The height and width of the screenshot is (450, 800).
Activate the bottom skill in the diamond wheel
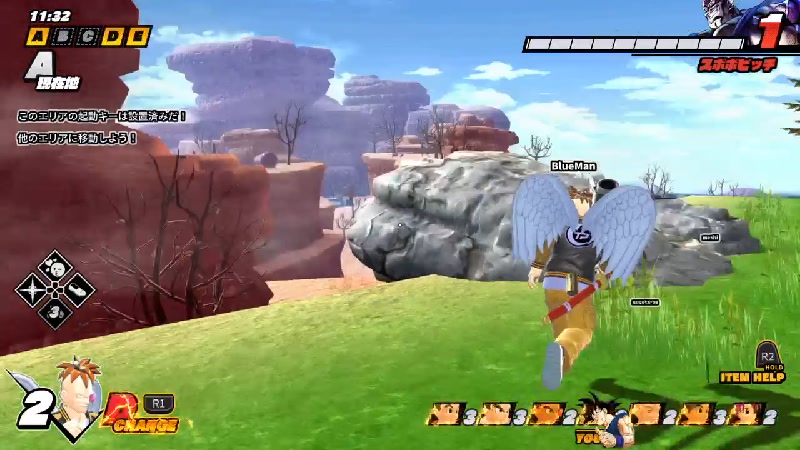pos(55,312)
